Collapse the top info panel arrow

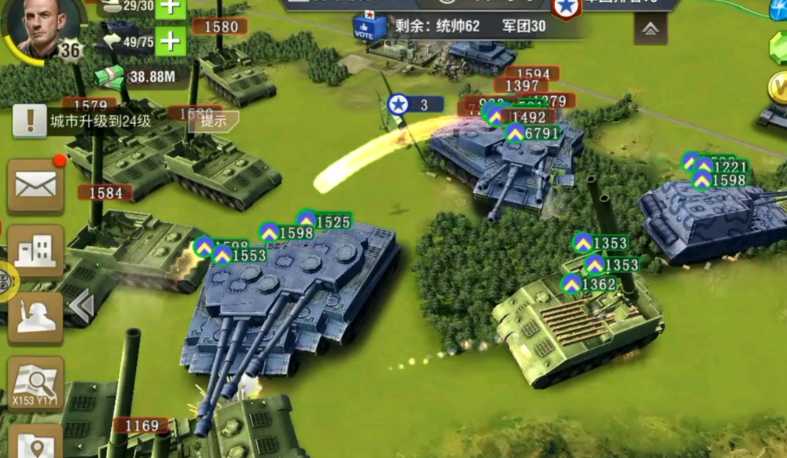pos(650,29)
